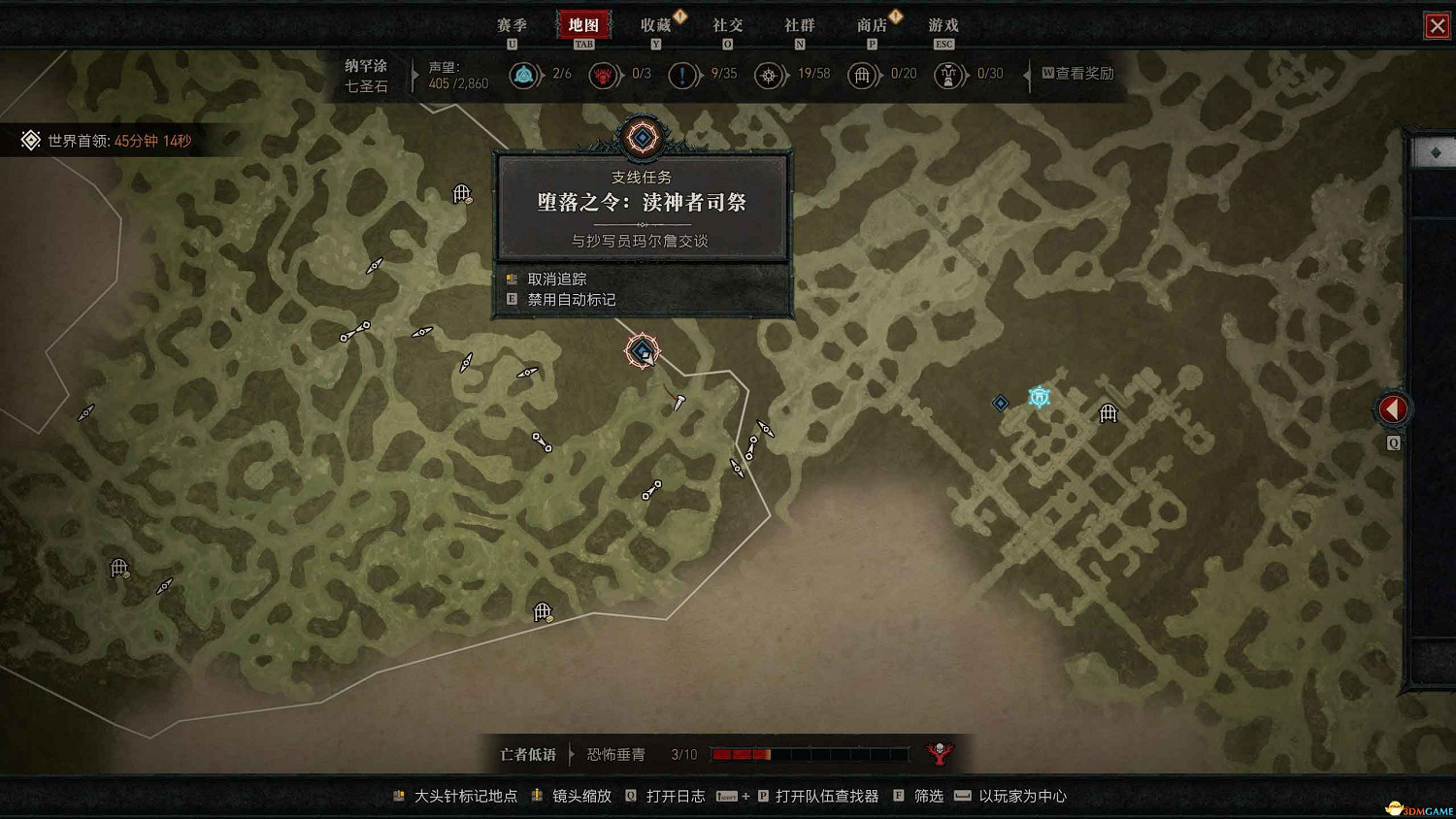1456x819 pixels.
Task: Open 筛选 to filter map markers
Action: [x=927, y=796]
